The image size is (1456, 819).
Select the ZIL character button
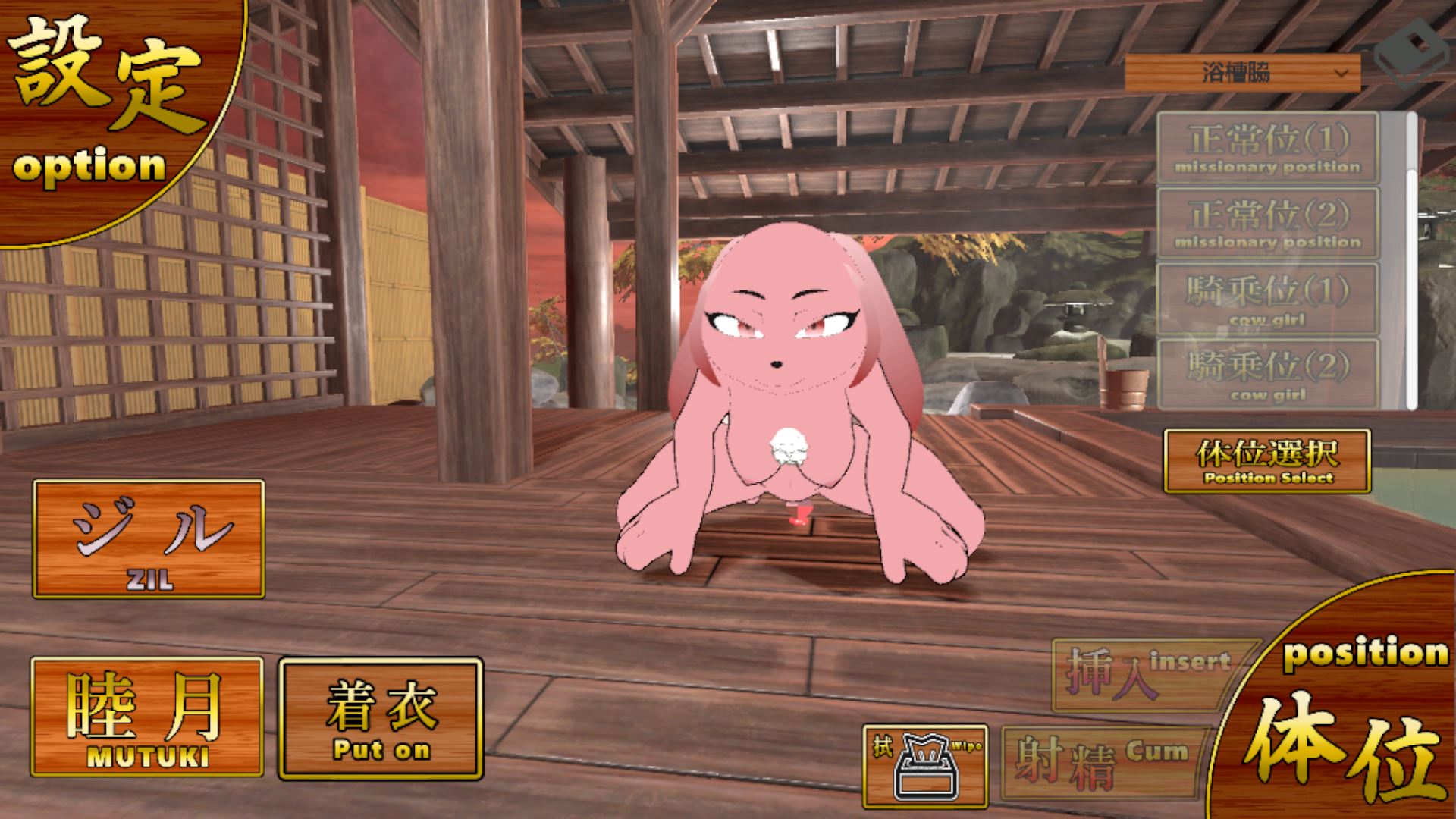(x=149, y=538)
